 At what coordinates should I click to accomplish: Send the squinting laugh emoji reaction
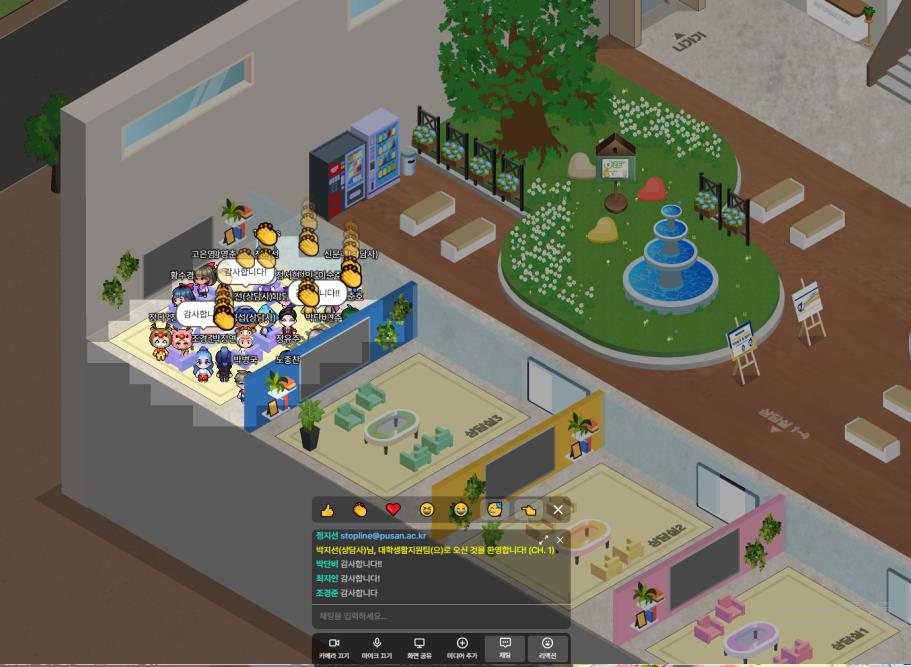point(427,510)
